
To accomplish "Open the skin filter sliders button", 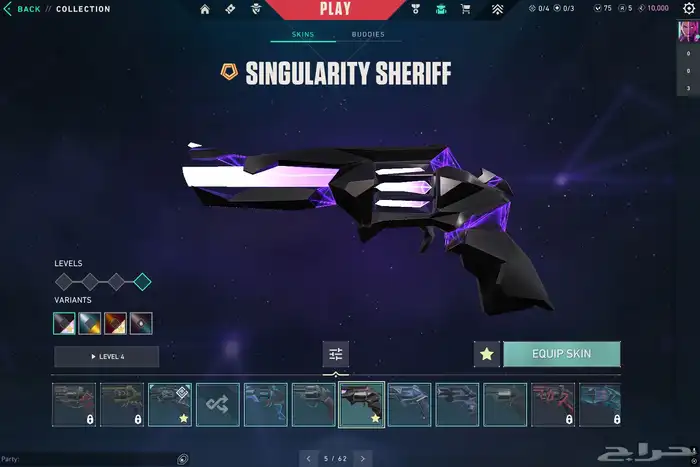I will pyautogui.click(x=336, y=354).
